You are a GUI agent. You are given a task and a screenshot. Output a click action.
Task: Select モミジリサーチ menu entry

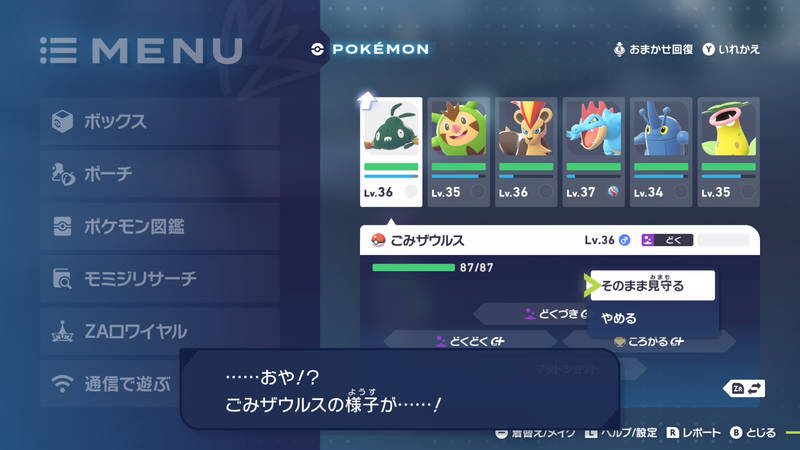(x=160, y=278)
